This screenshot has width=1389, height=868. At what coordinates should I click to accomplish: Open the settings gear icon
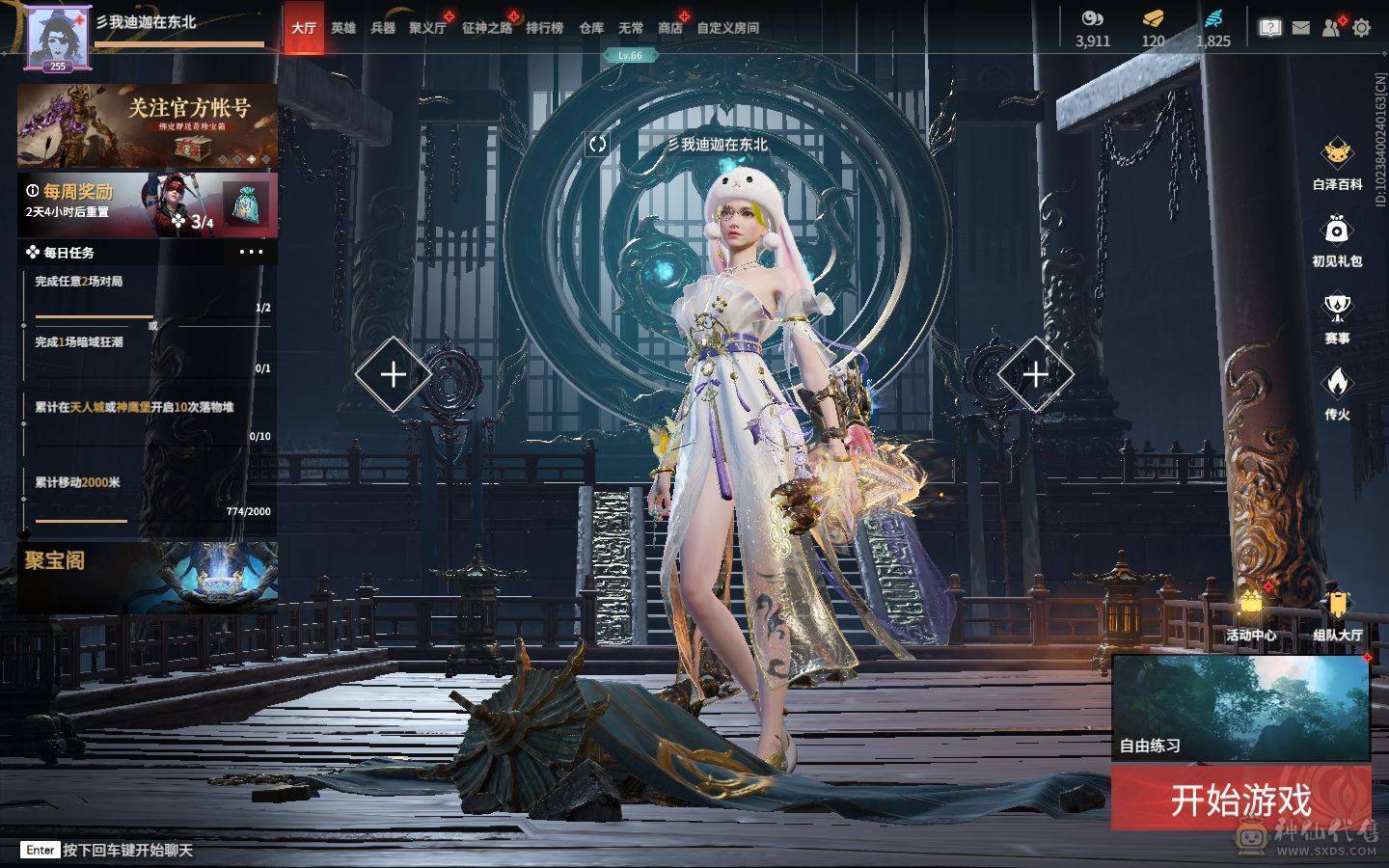1362,28
